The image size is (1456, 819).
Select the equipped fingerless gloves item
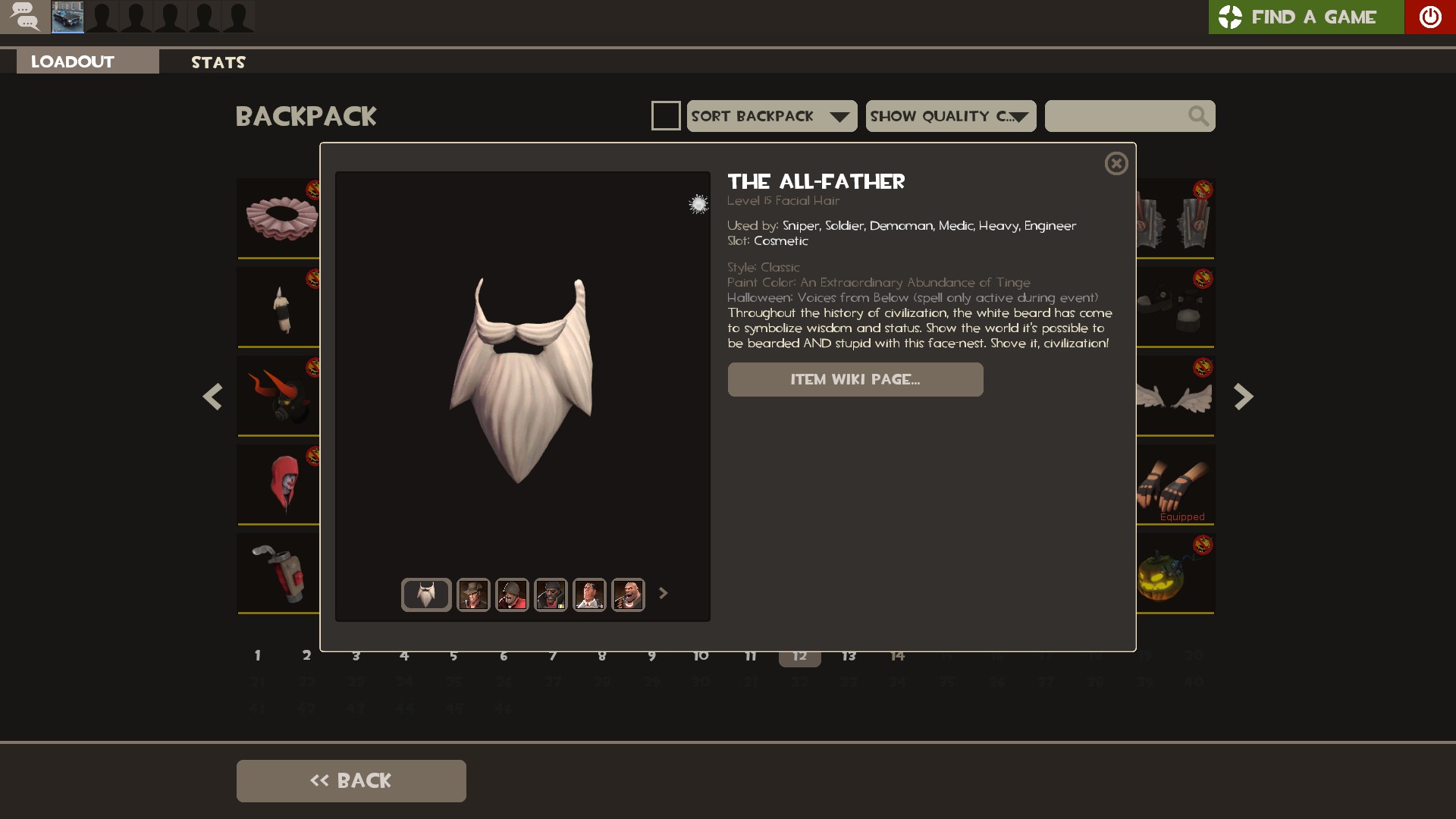coord(1175,484)
